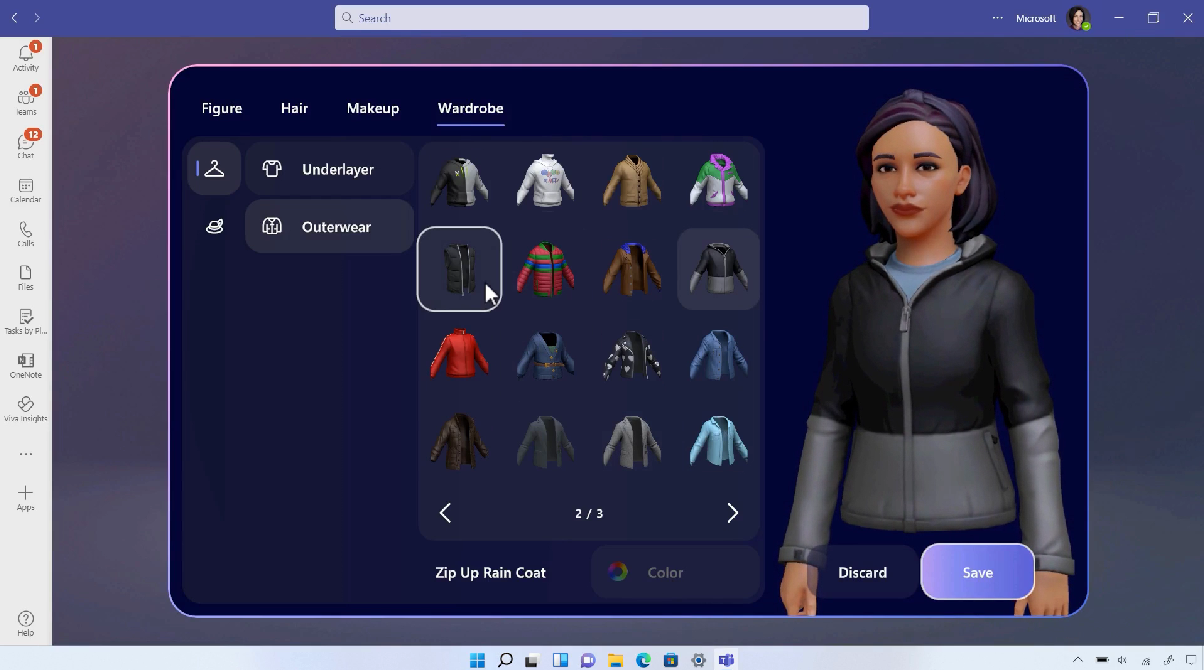Select the green and purple hoodie
This screenshot has width=1204, height=670.
click(718, 182)
